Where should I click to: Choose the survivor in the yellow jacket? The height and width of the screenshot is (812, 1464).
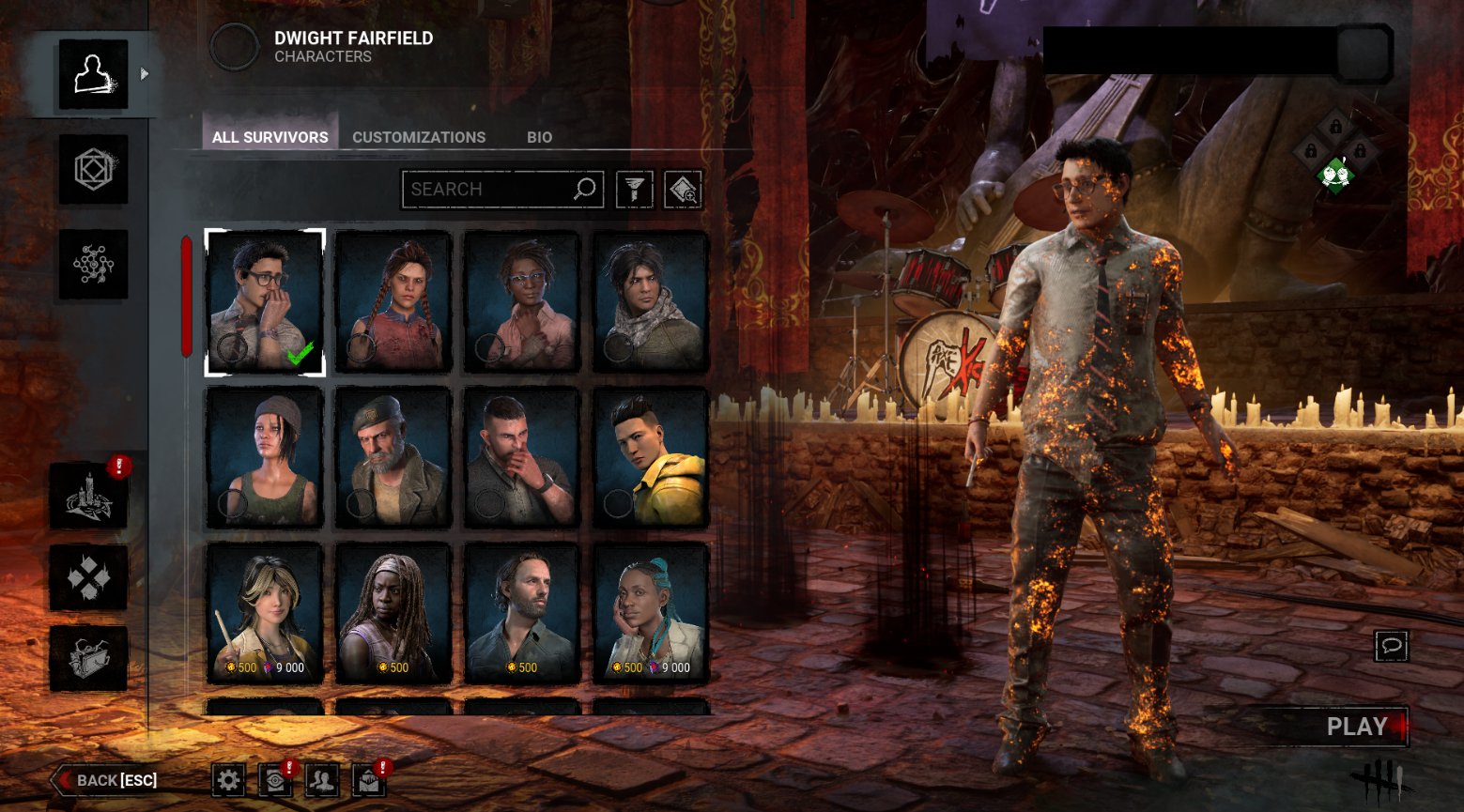[x=651, y=457]
